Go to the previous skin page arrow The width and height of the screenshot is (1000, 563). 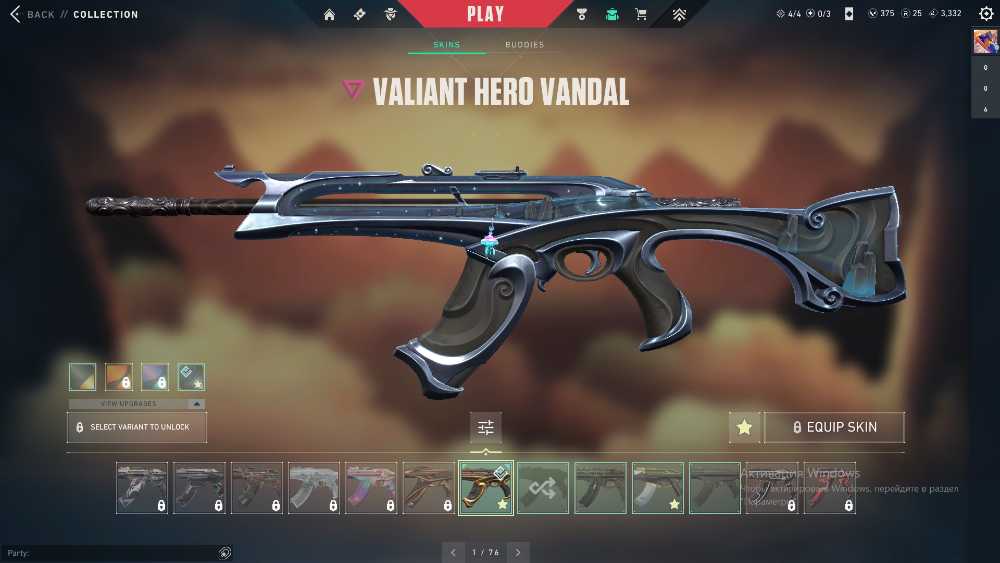(454, 552)
